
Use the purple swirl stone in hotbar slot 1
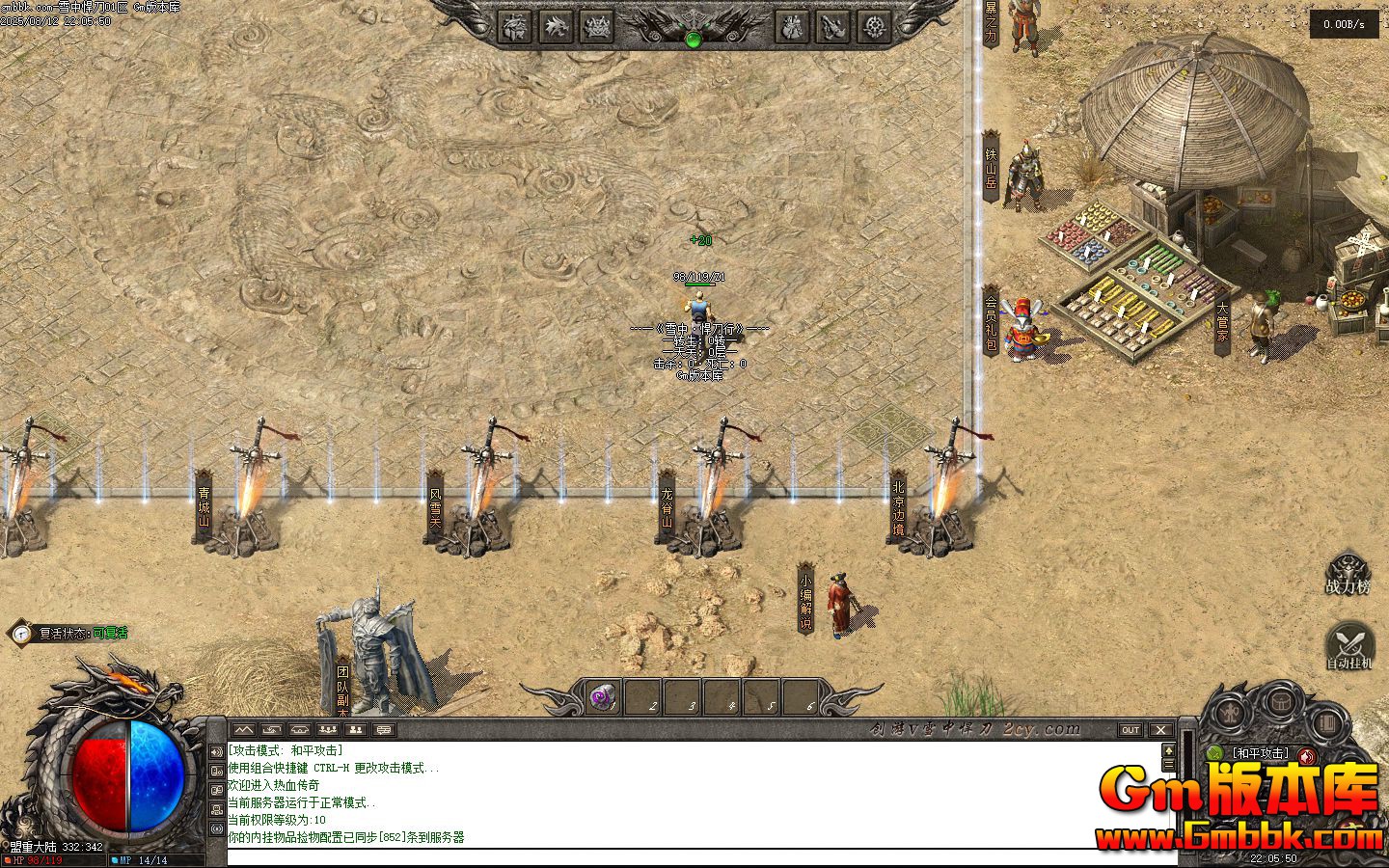604,696
